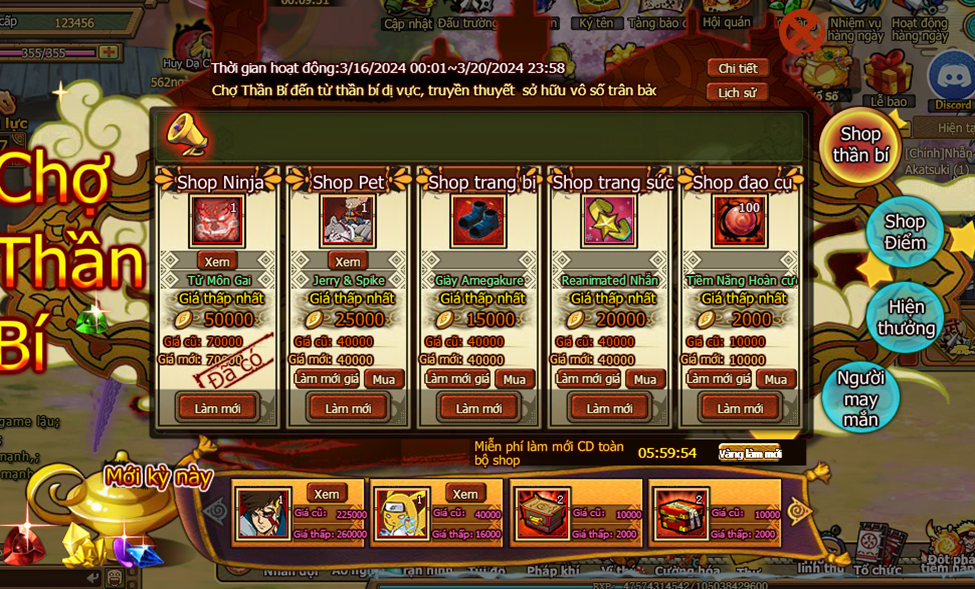View the yellow-haired ninja with Xem

[465, 494]
